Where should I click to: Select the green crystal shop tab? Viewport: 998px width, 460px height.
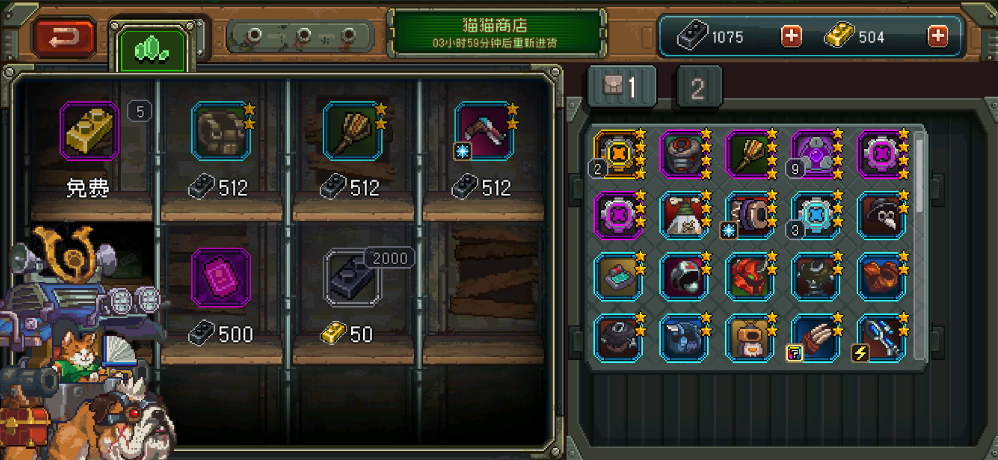152,46
